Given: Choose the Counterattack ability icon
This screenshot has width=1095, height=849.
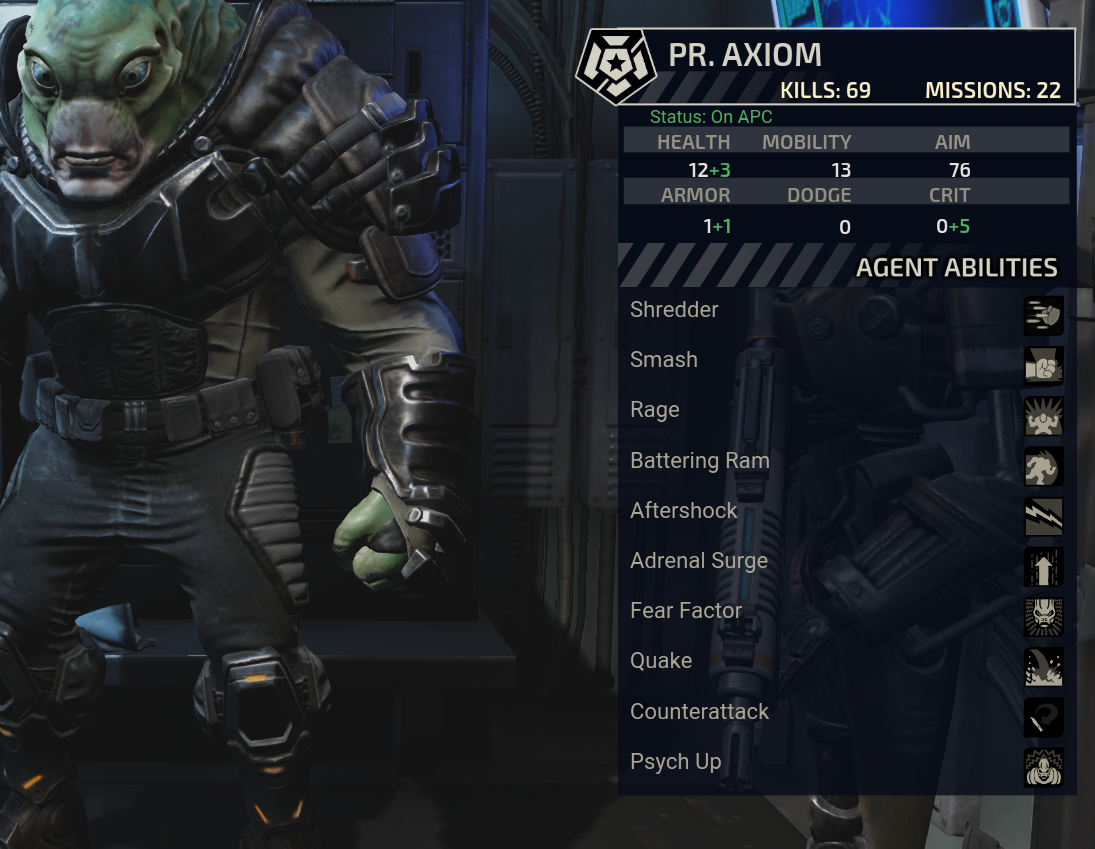Looking at the screenshot, I should (1043, 717).
